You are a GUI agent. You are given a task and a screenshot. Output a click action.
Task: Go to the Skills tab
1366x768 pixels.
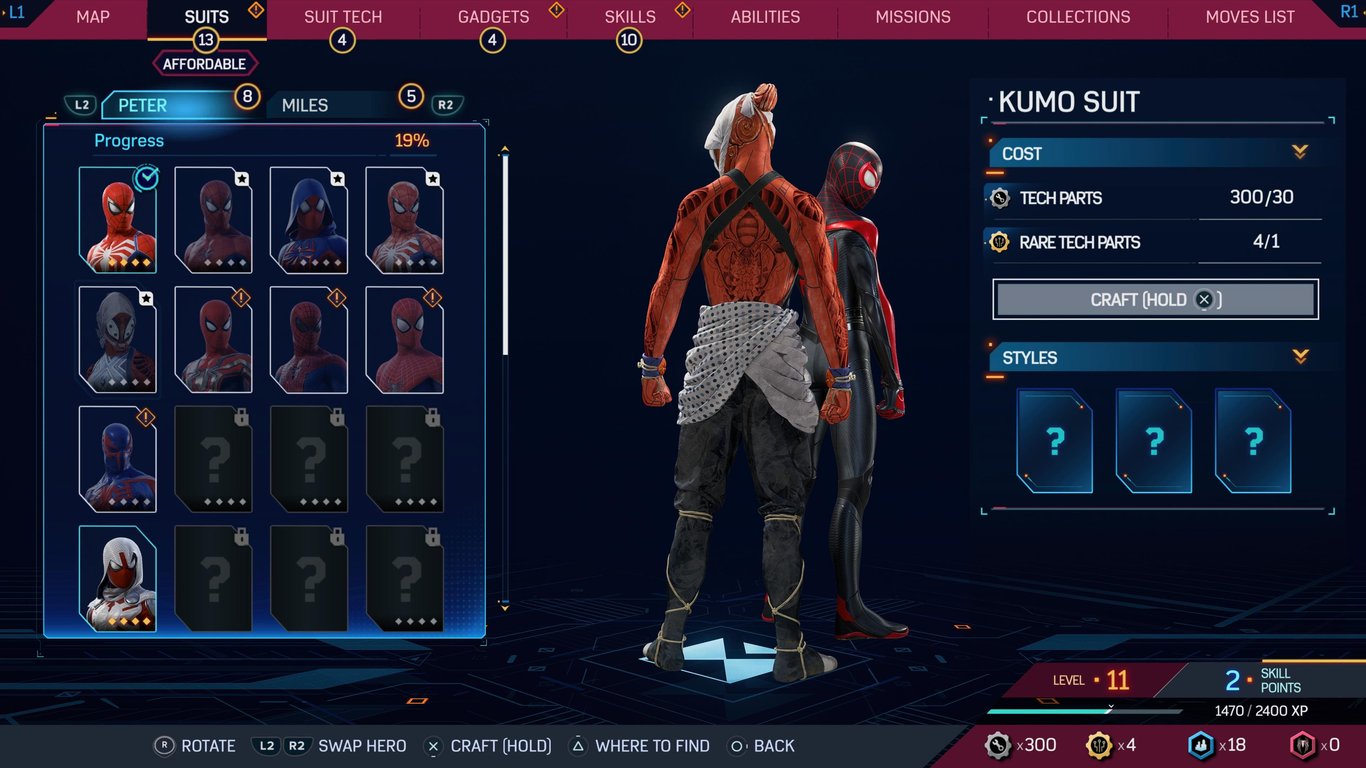pyautogui.click(x=630, y=17)
